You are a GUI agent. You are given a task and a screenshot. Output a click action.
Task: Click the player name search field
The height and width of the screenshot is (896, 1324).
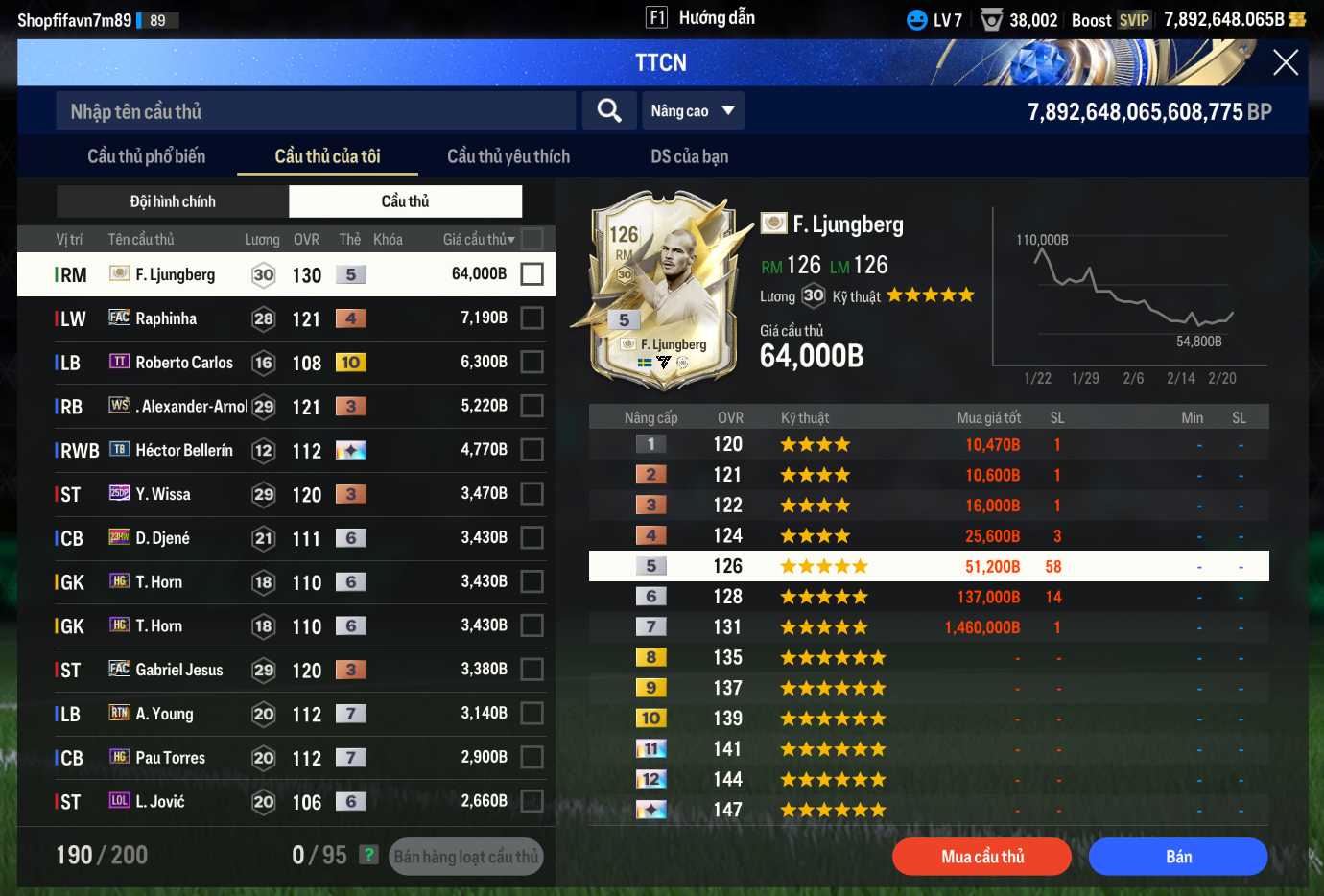tap(317, 111)
